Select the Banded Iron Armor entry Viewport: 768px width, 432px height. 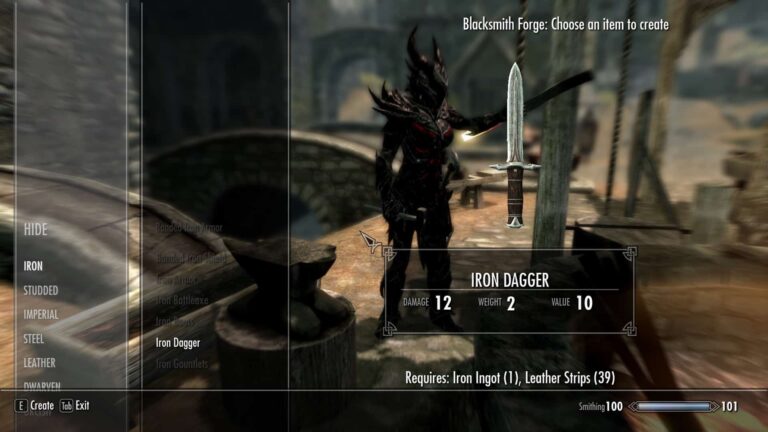pos(189,228)
